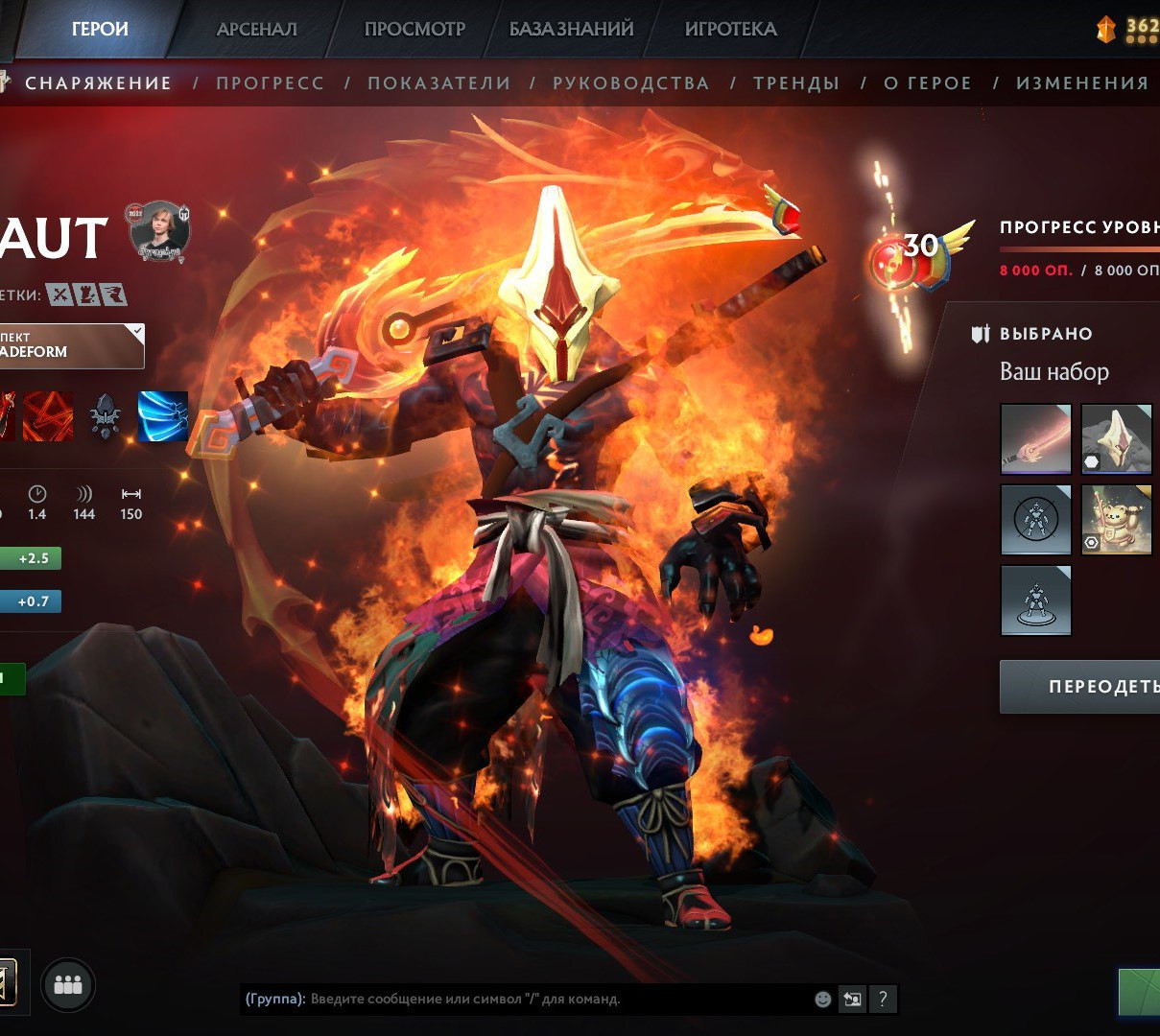Open the Герои top menu
The height and width of the screenshot is (1036, 1160).
(x=100, y=29)
